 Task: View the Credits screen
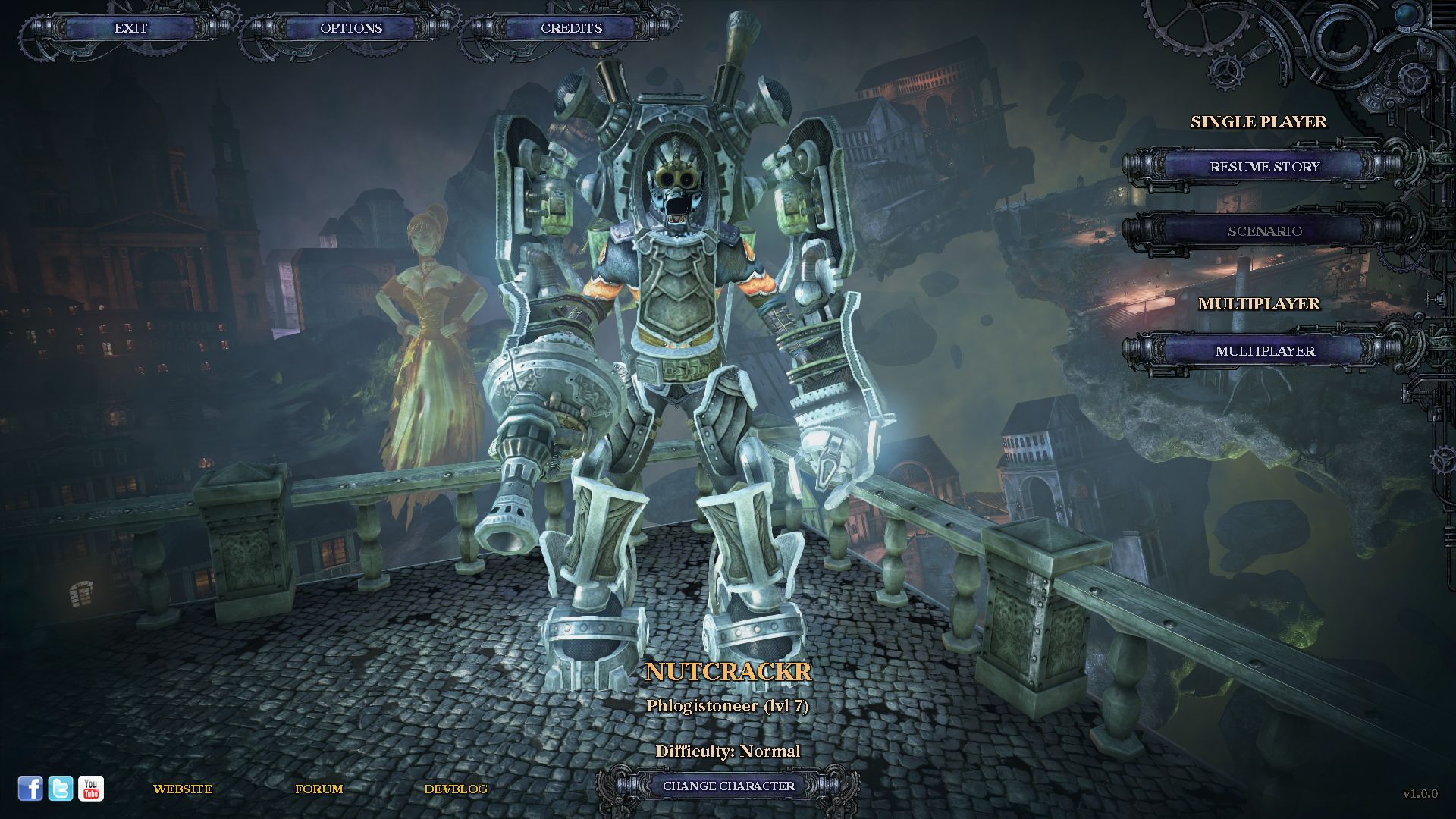pos(571,28)
